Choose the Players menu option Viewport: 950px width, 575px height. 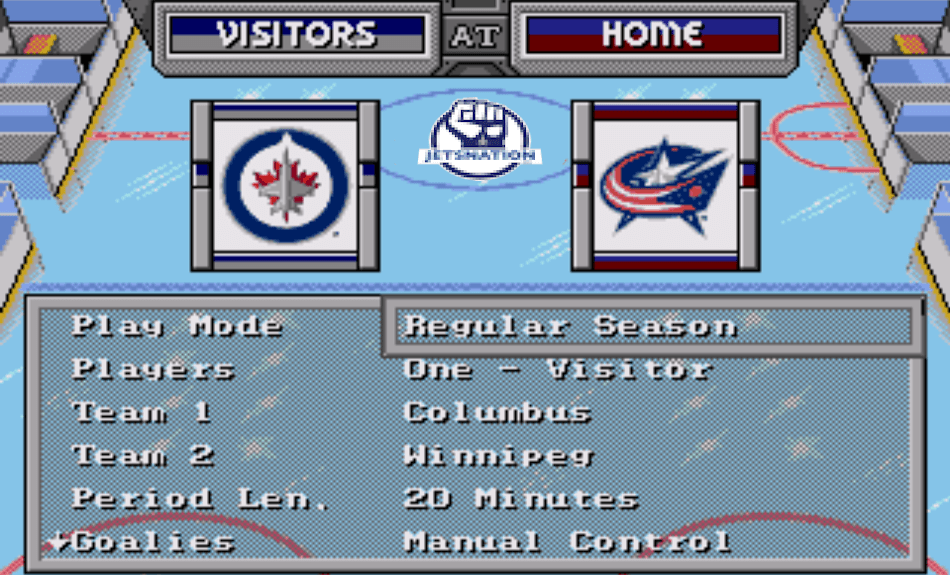pyautogui.click(x=153, y=369)
